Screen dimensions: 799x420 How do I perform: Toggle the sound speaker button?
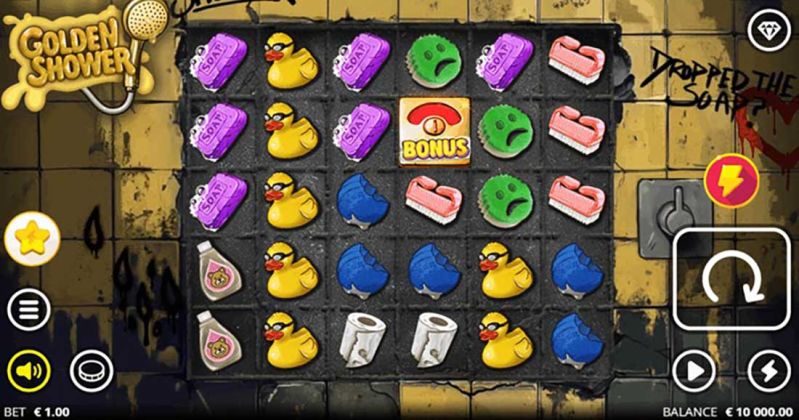[30, 371]
